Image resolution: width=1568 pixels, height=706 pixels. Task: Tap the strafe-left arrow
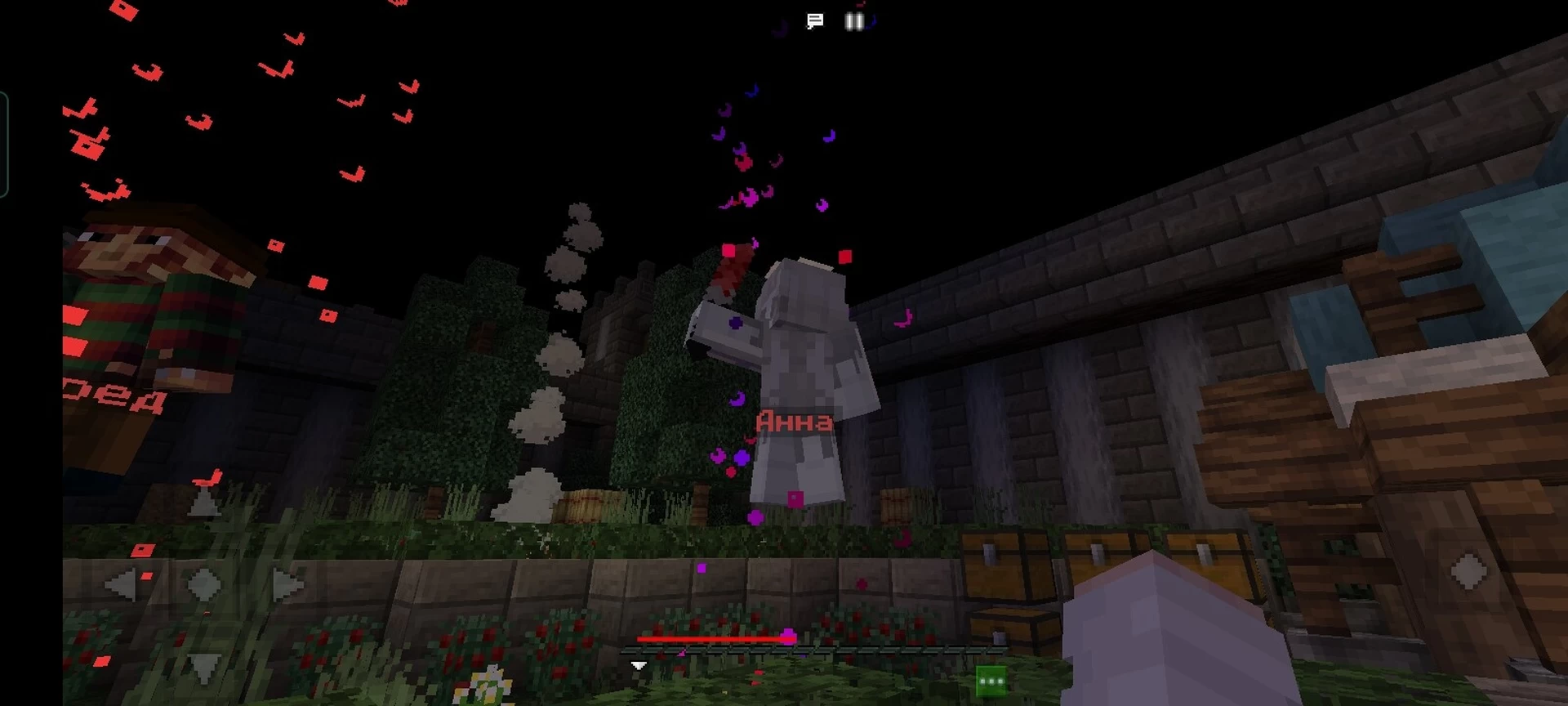coord(122,585)
